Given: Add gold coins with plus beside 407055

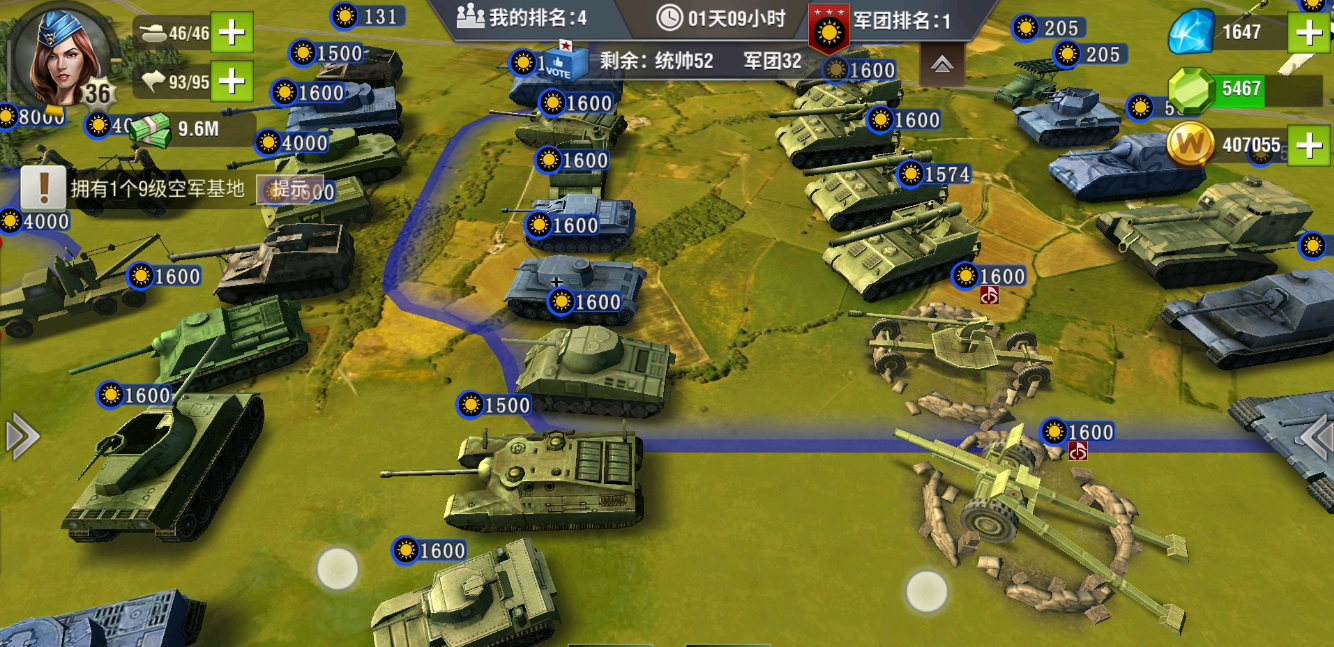Looking at the screenshot, I should [x=1309, y=146].
